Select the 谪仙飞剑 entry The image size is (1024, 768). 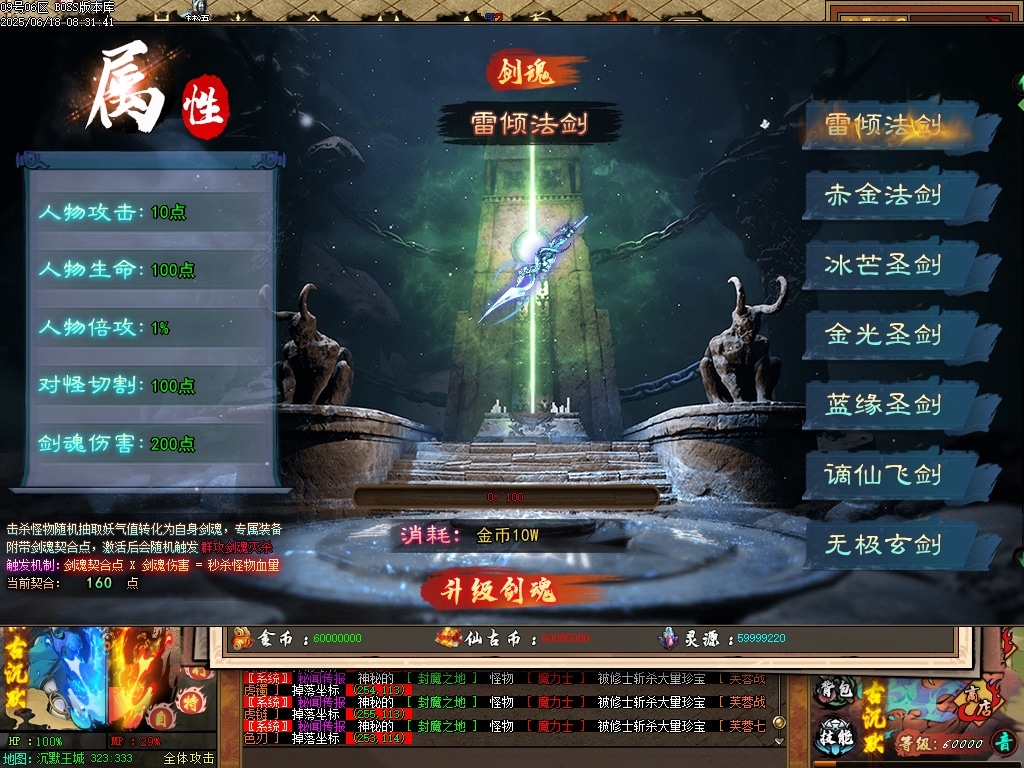884,474
